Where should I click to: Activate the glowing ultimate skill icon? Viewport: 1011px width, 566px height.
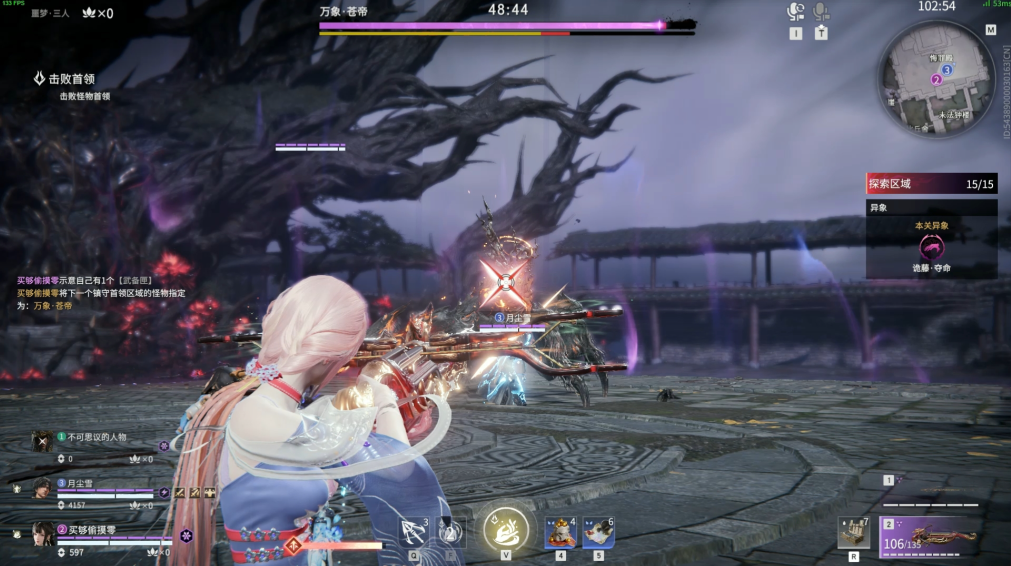[x=505, y=527]
